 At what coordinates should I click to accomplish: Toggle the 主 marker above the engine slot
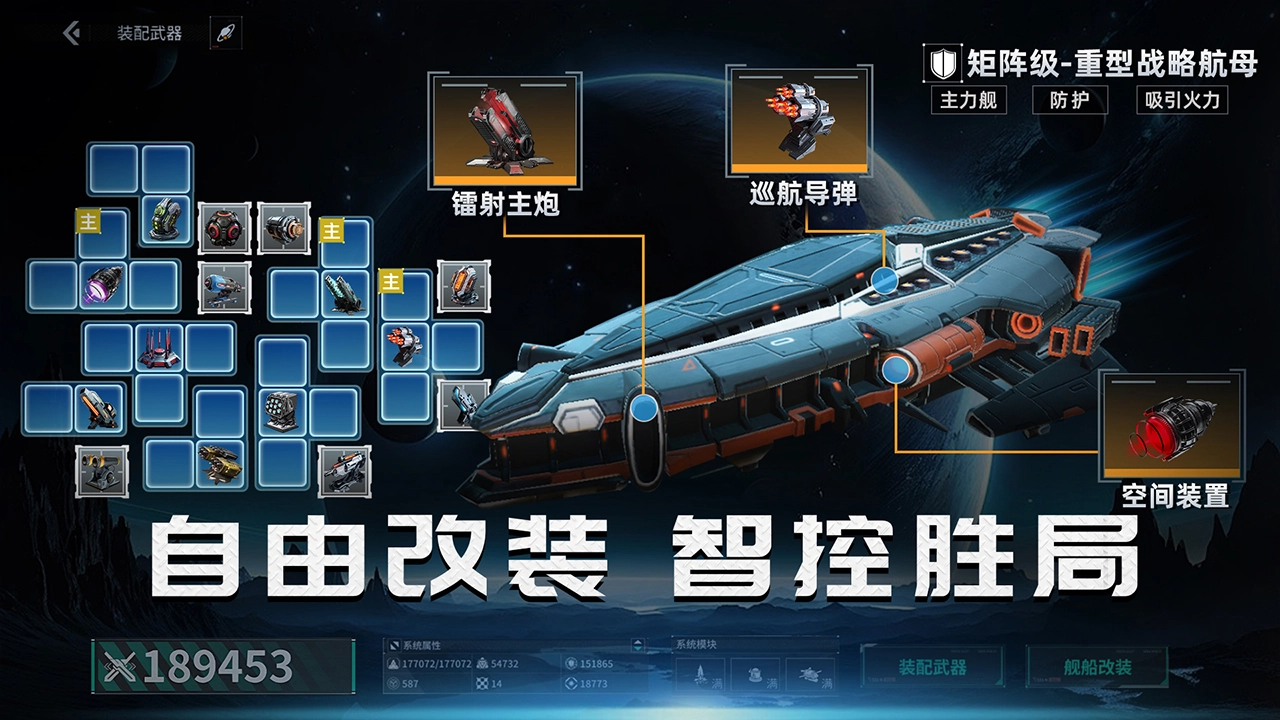pos(86,220)
